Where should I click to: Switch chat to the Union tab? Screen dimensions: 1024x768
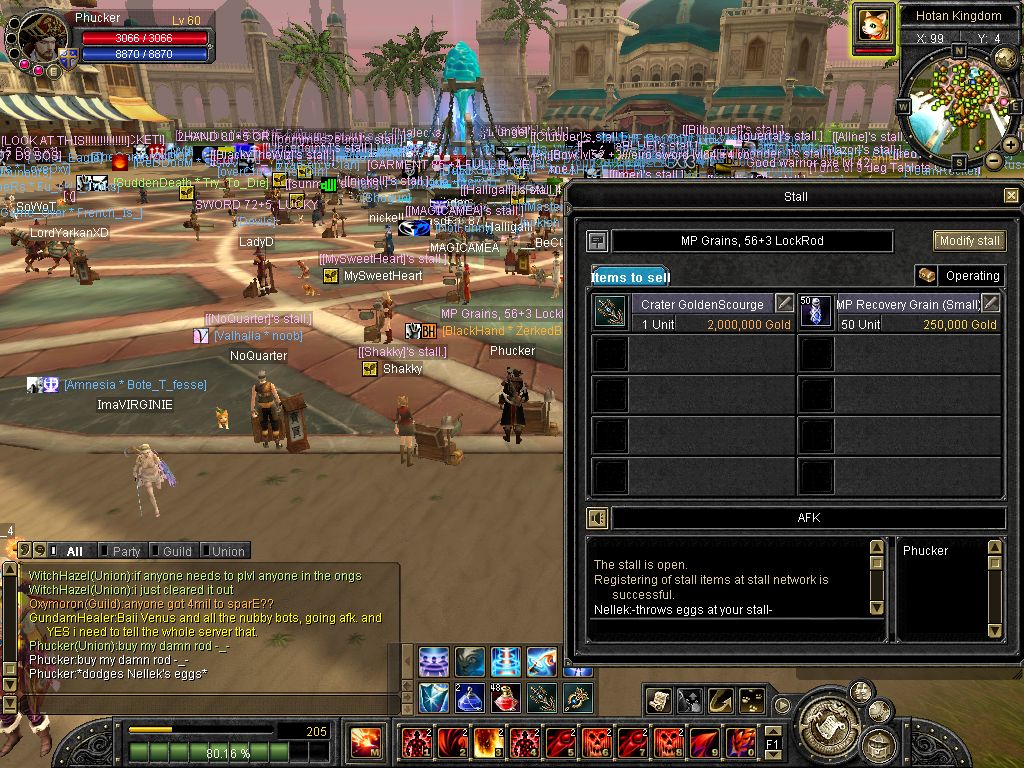click(x=227, y=551)
